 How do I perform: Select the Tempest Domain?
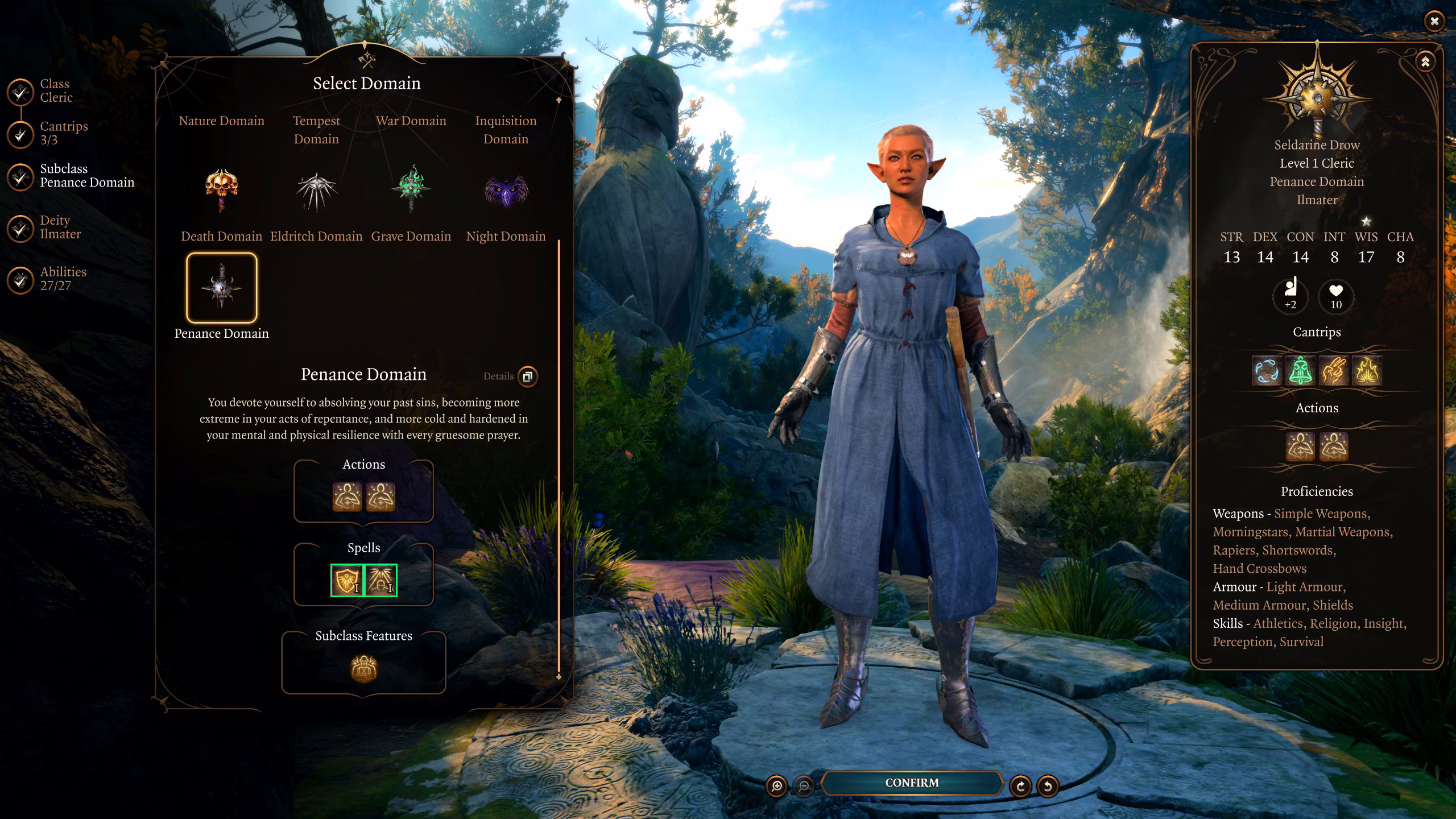coord(316,130)
